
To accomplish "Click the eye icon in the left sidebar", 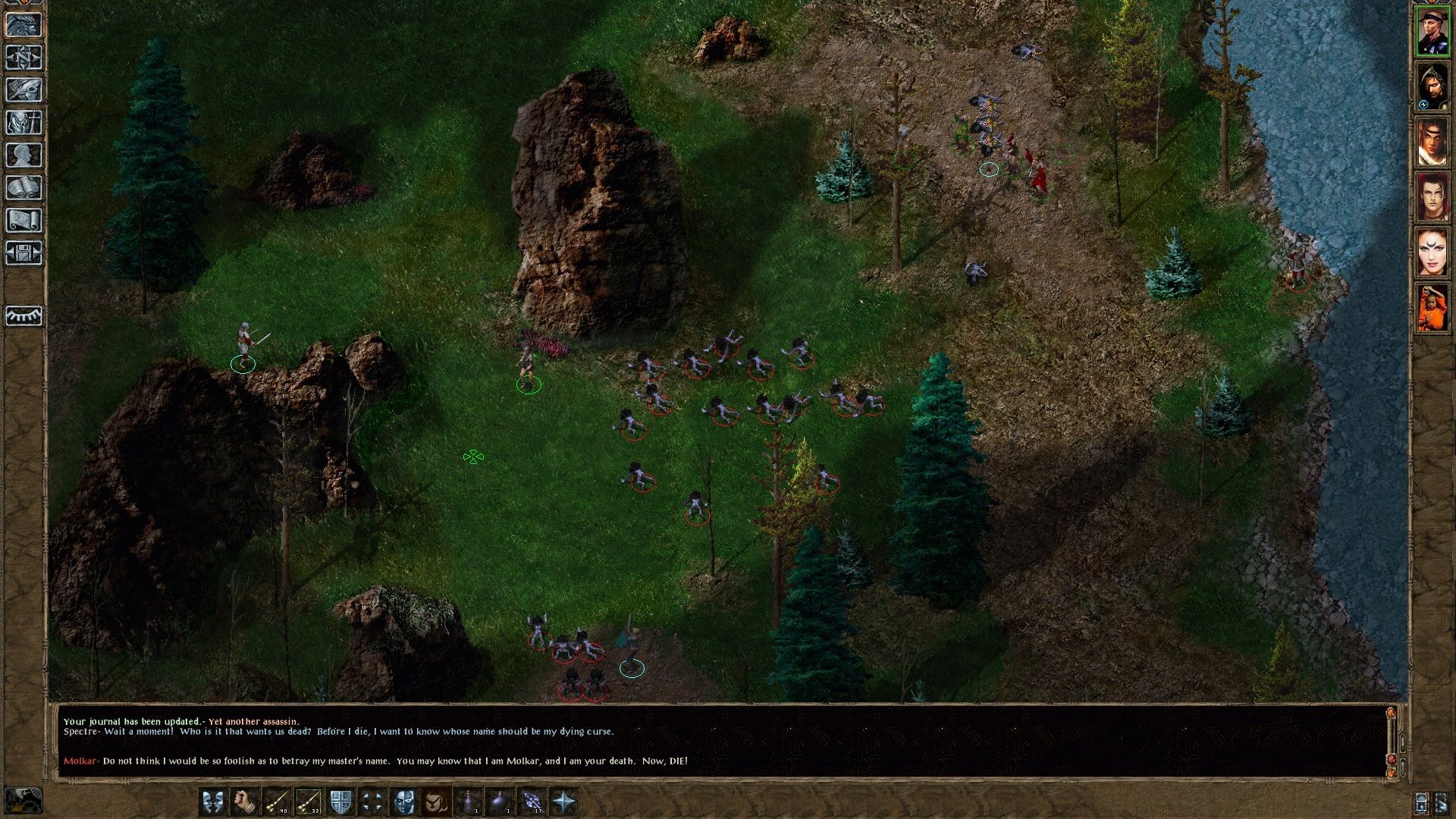I will coord(24,315).
